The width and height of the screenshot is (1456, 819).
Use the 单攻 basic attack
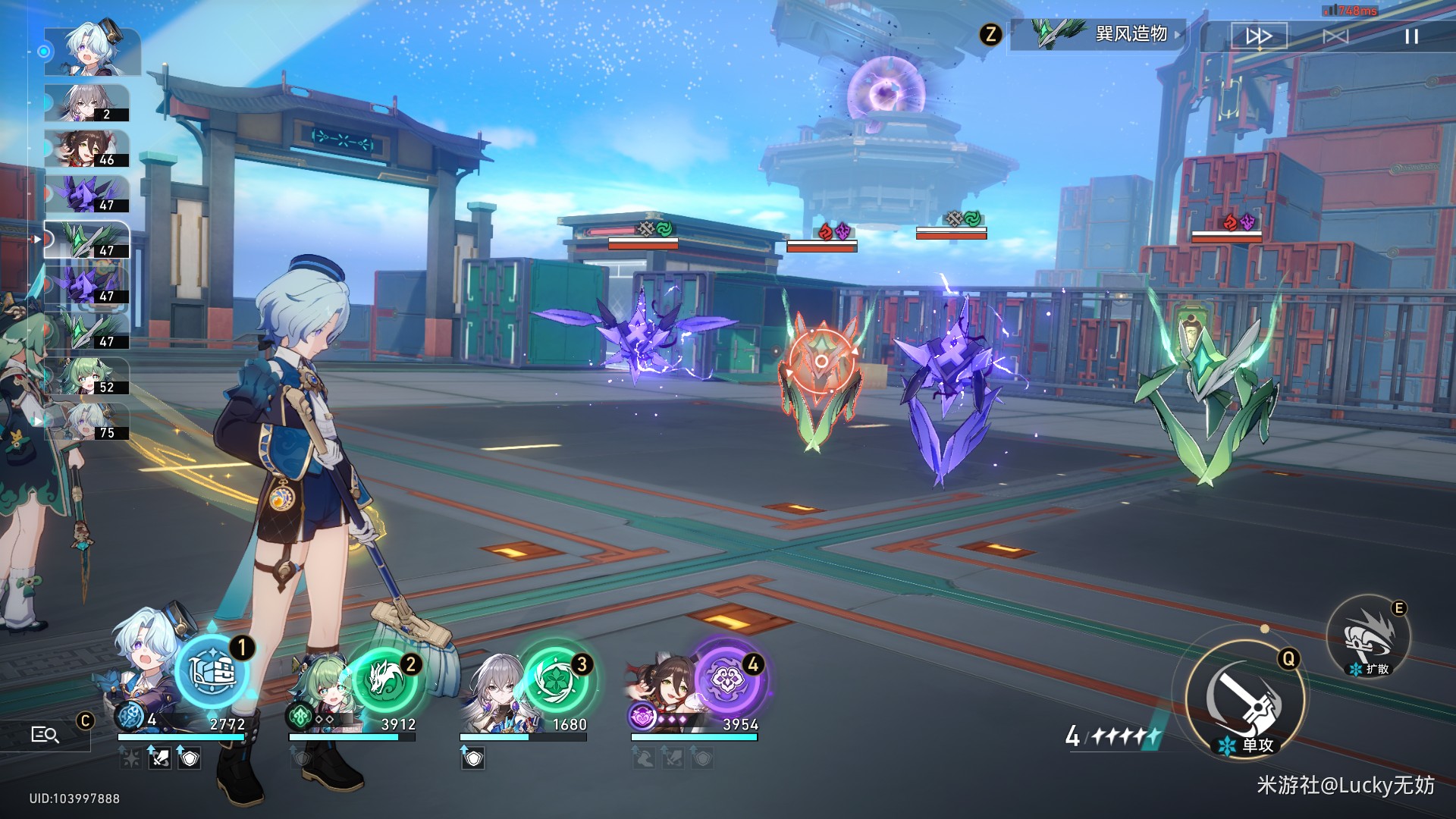(1245, 699)
